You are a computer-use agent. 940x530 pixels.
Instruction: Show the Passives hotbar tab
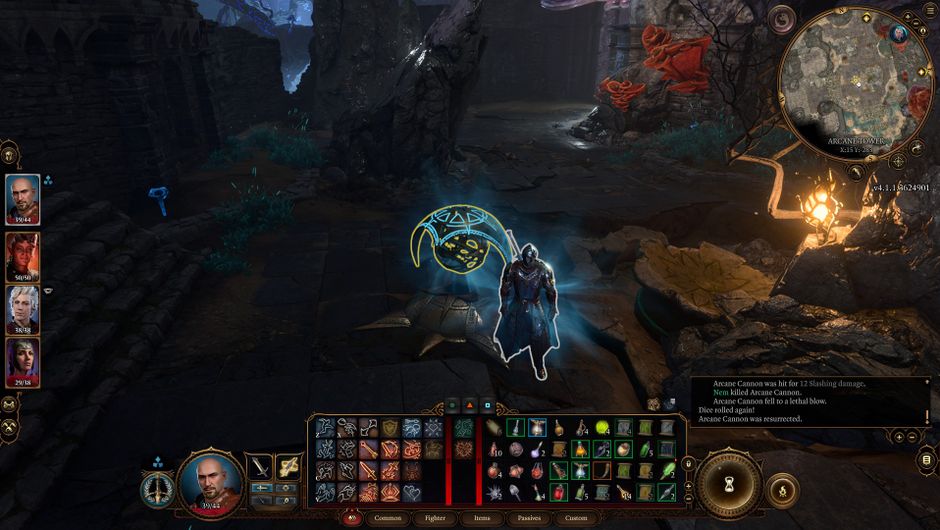529,518
